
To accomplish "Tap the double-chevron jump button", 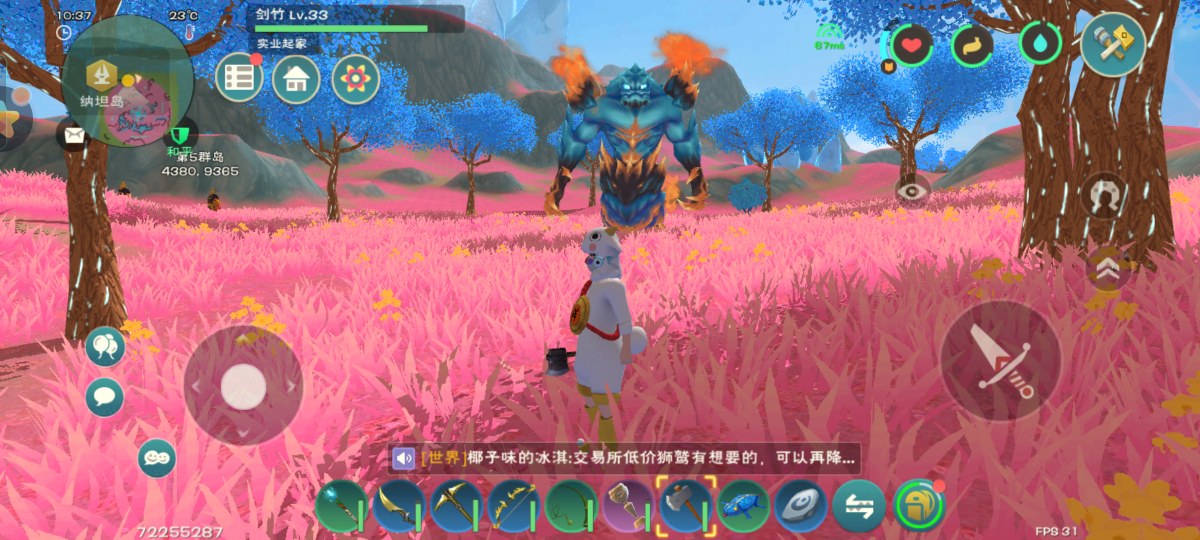I will (x=1106, y=268).
